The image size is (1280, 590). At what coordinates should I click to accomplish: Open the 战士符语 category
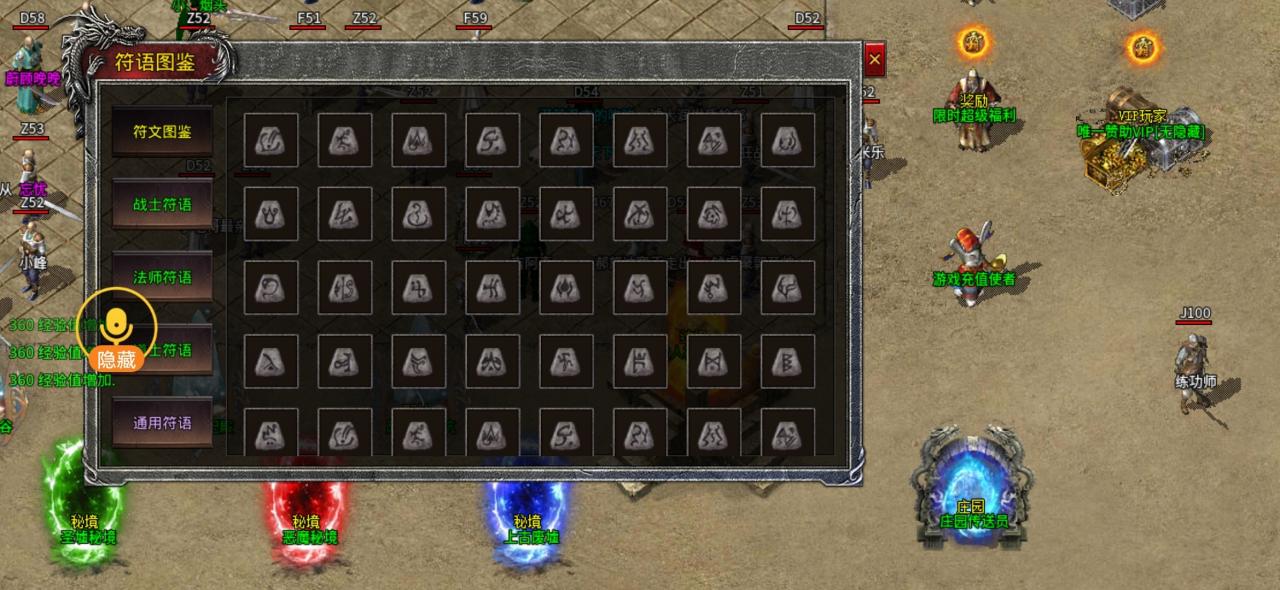click(x=162, y=205)
